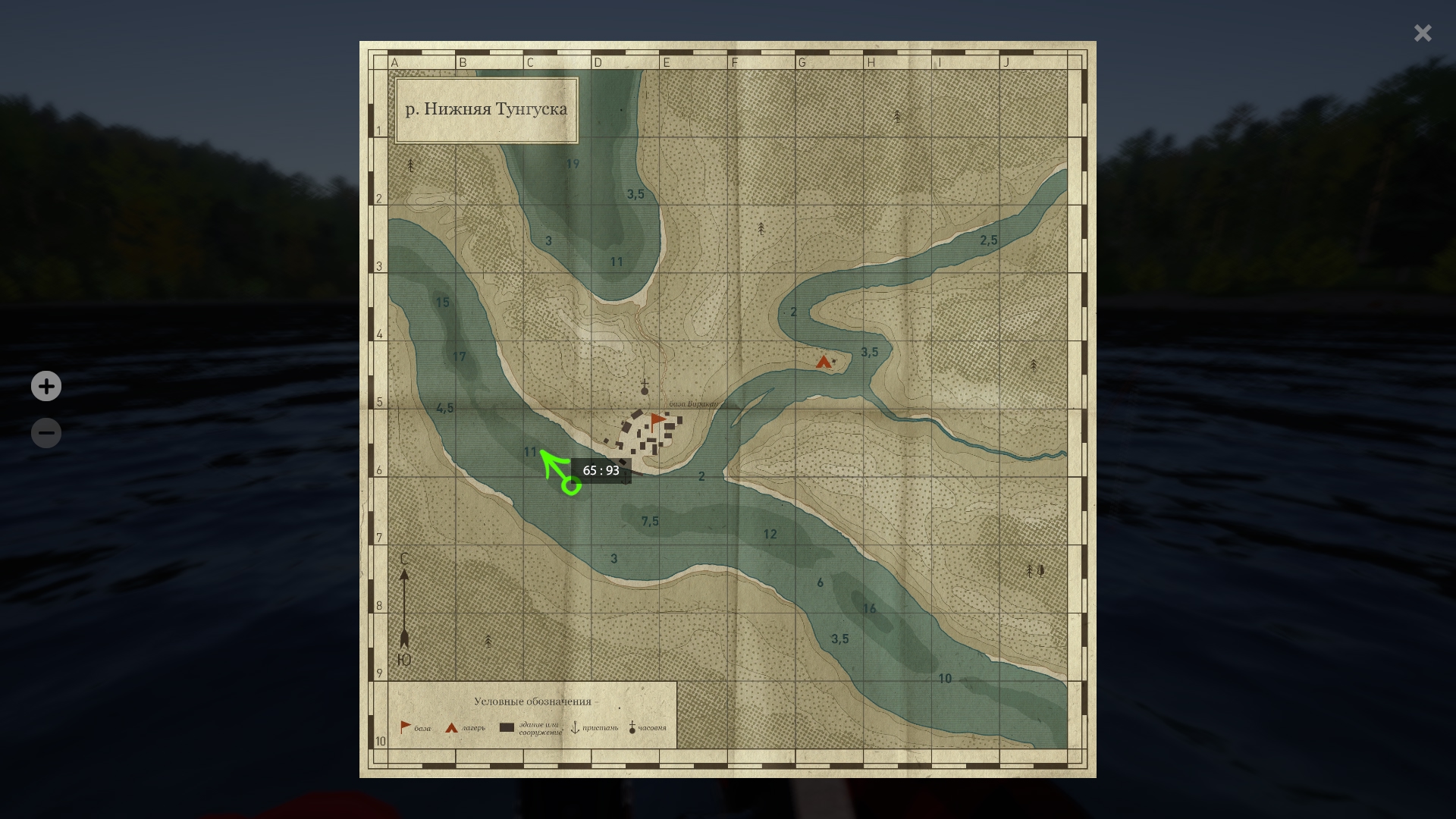Close the map with the X button
1456x819 pixels.
click(1422, 33)
